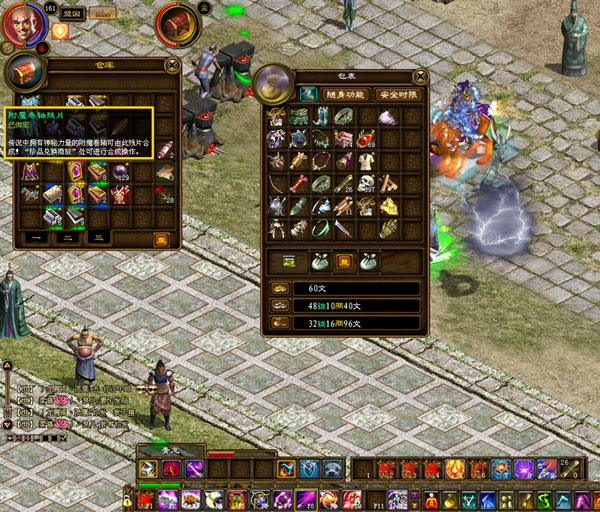Pick the white shirt item in the bag
This screenshot has width=600, height=512.
point(365,161)
